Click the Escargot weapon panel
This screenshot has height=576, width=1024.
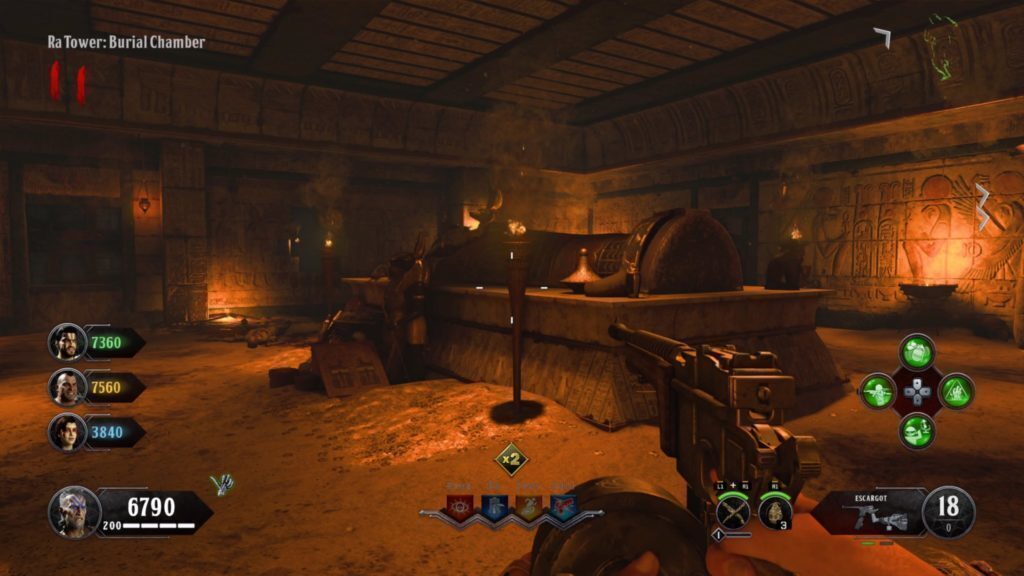coord(866,511)
